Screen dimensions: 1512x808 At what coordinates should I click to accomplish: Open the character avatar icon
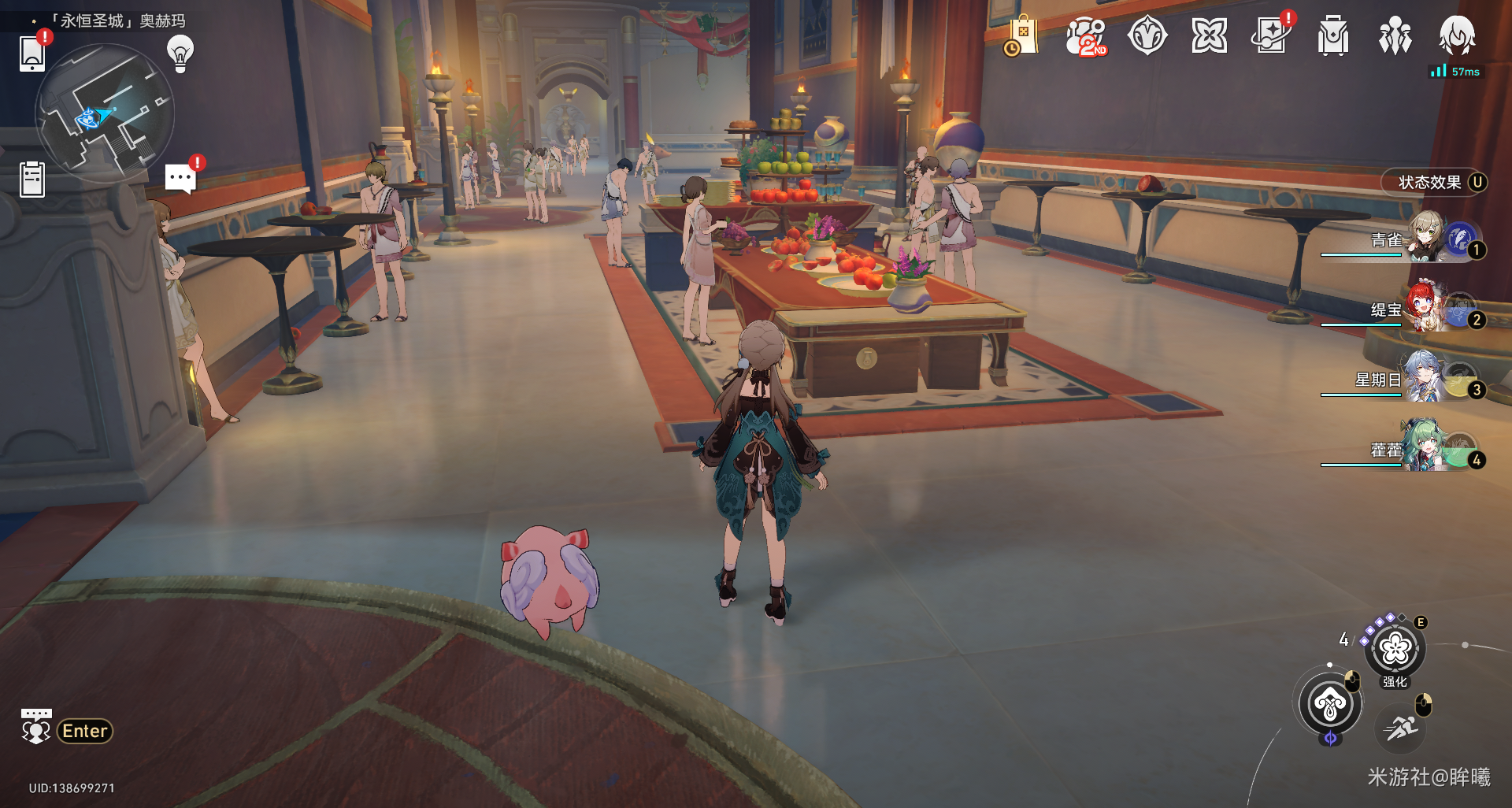point(1457,36)
